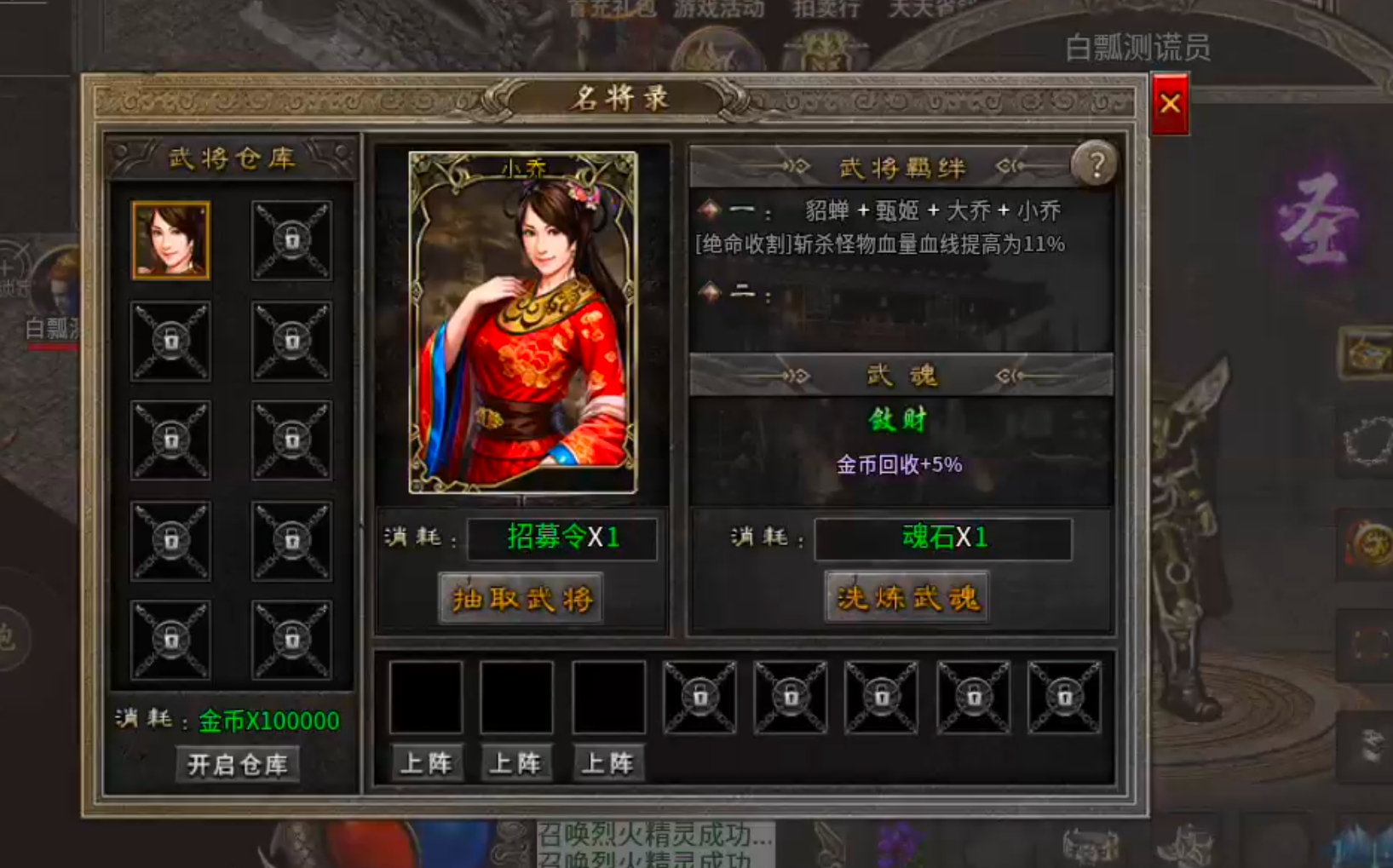Viewport: 1393px width, 868px height.
Task: Select the 小乔 portrait in the warehouse
Action: coord(170,240)
